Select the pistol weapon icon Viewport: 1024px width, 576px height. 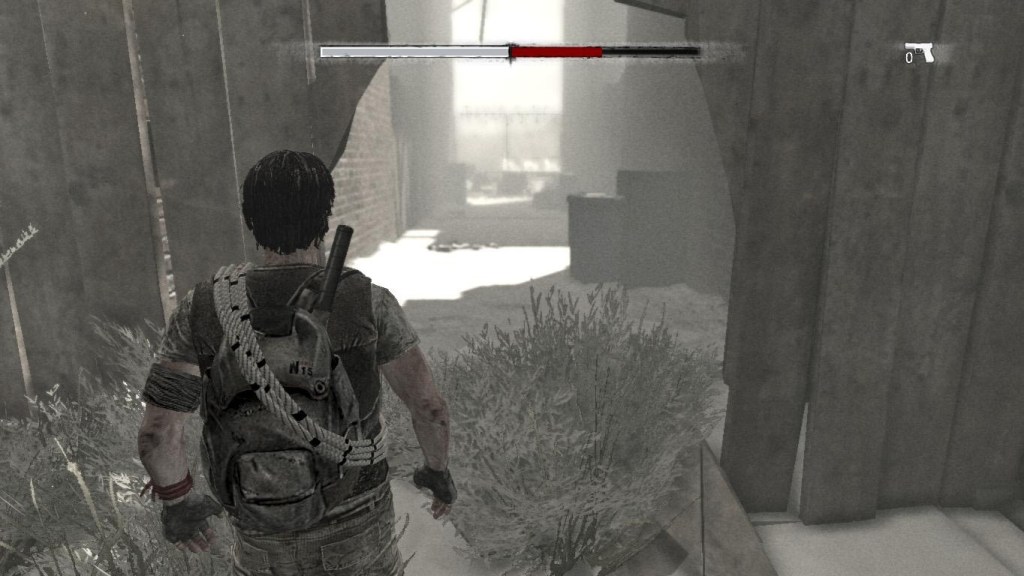(920, 51)
